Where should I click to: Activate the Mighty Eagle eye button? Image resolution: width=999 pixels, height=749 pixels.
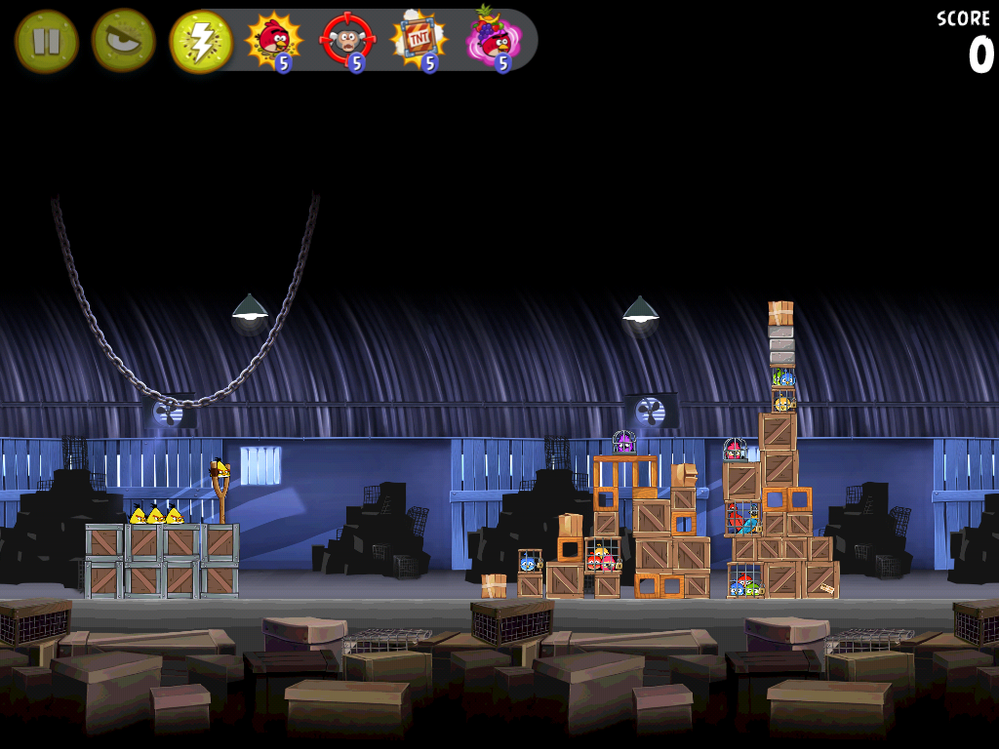124,41
